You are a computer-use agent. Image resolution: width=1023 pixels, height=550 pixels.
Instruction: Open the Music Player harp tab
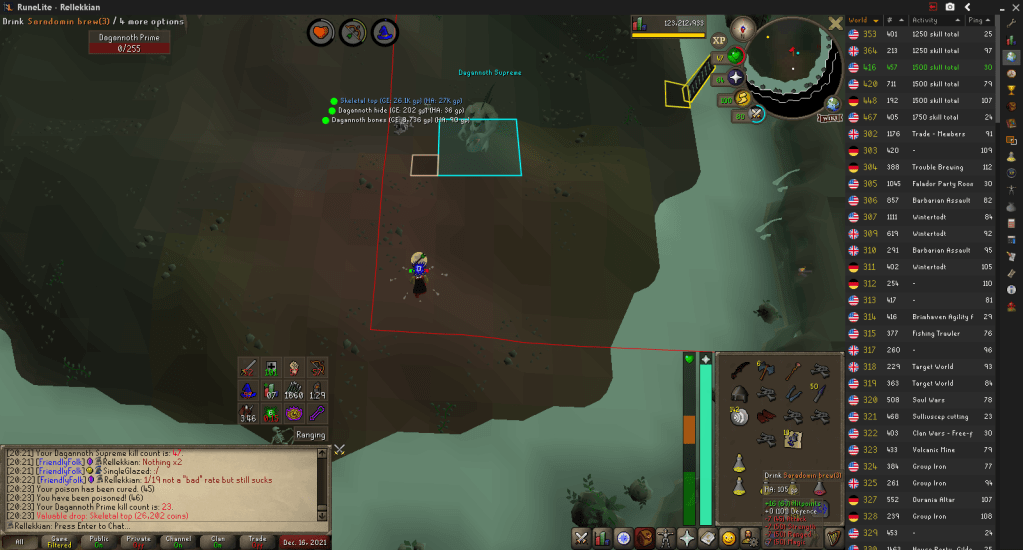(x=833, y=538)
